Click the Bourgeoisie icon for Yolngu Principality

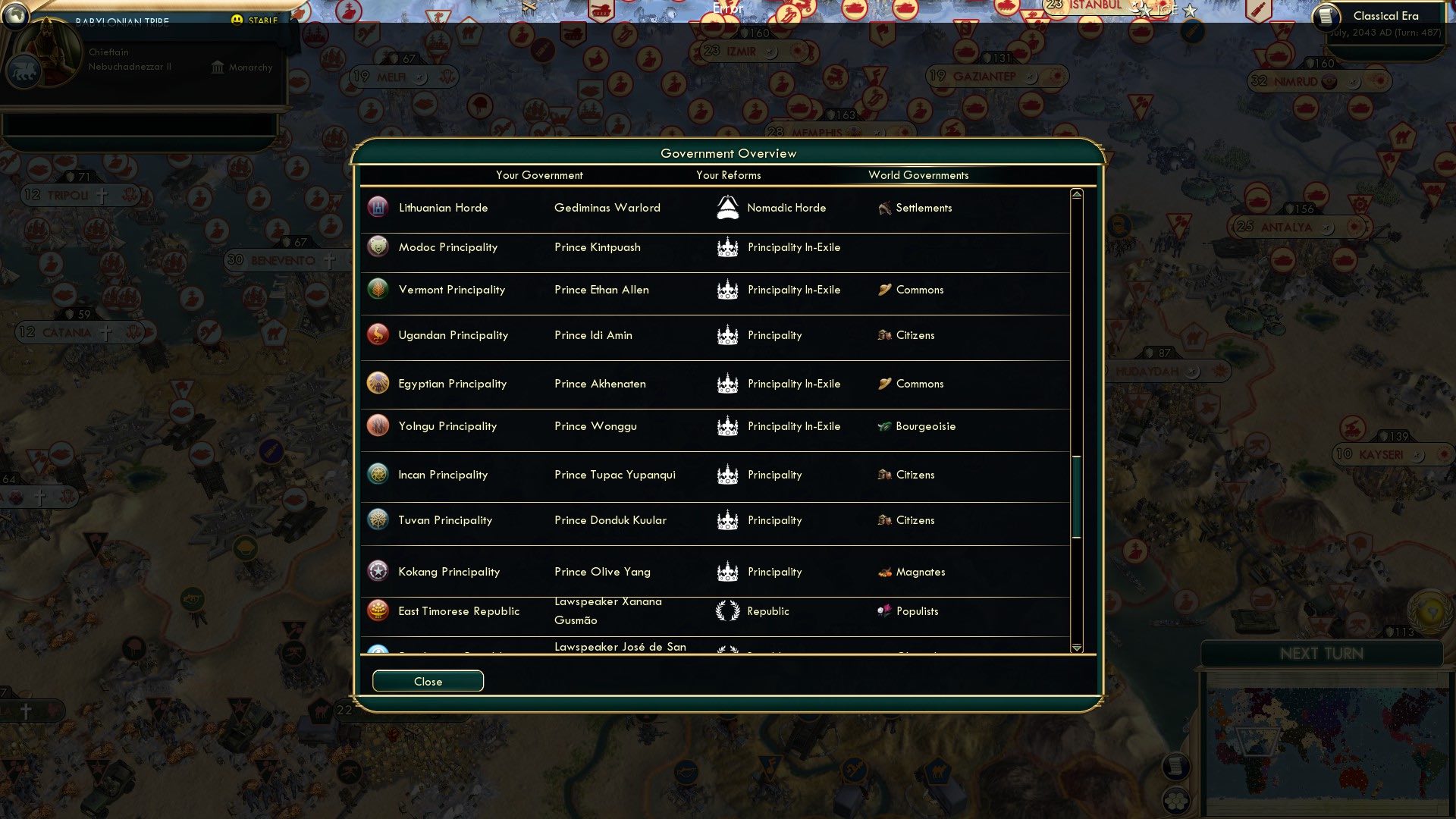[x=883, y=425]
